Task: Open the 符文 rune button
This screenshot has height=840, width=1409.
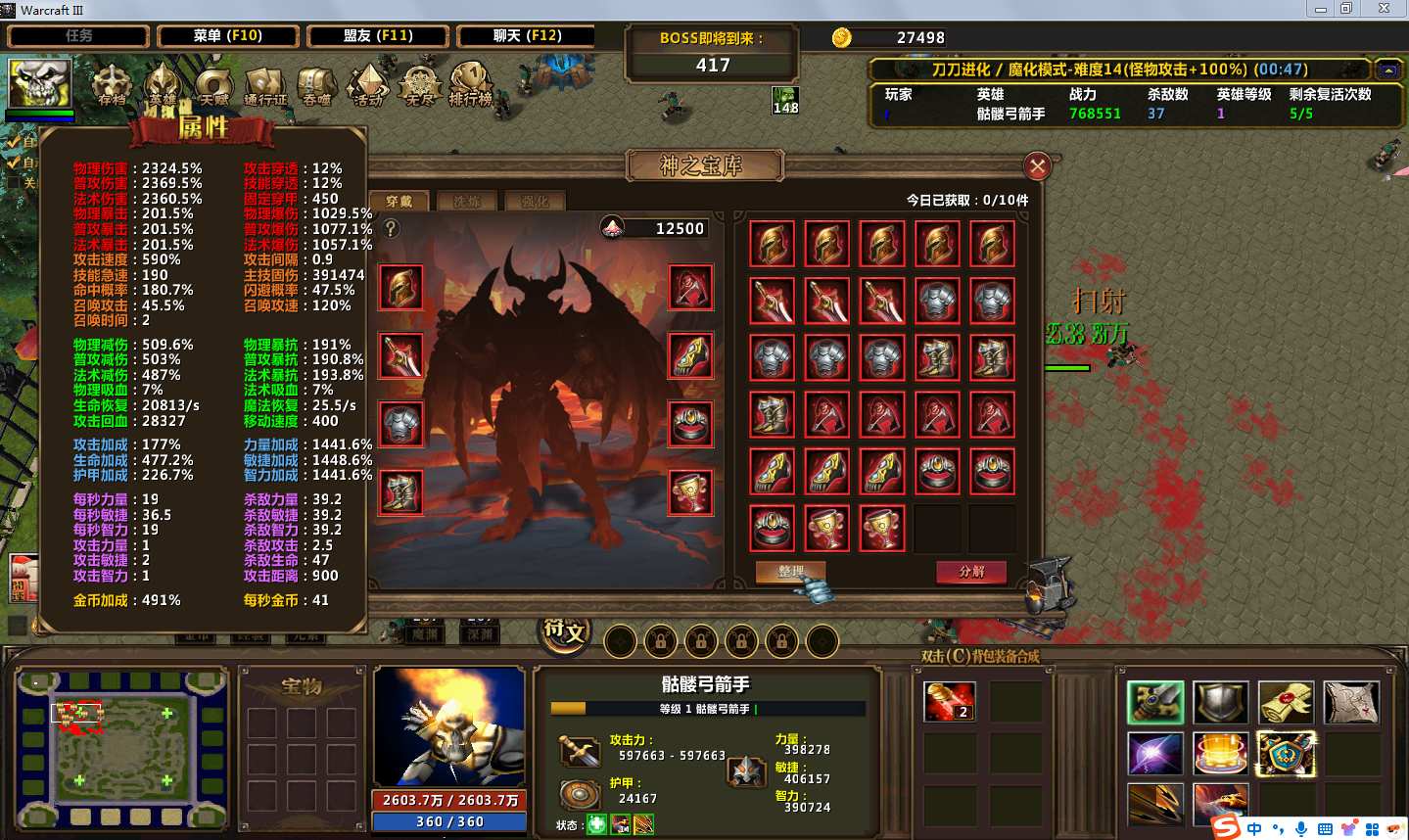Action: pyautogui.click(x=565, y=631)
